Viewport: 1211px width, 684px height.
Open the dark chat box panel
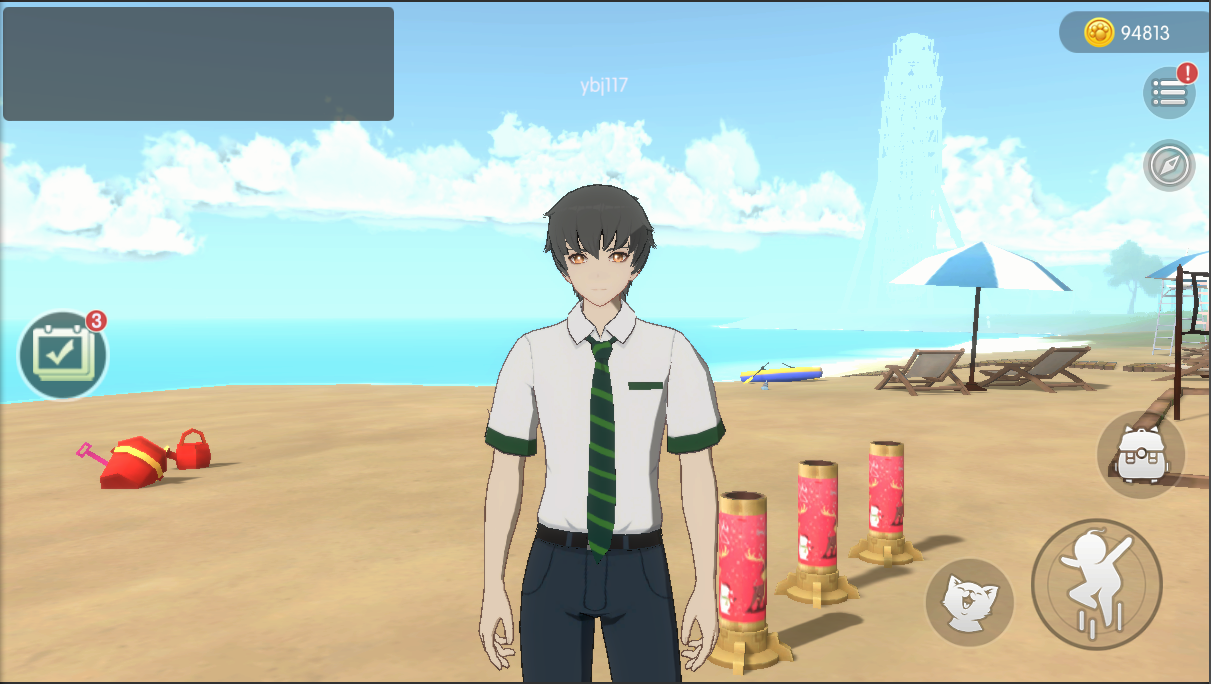[x=198, y=64]
